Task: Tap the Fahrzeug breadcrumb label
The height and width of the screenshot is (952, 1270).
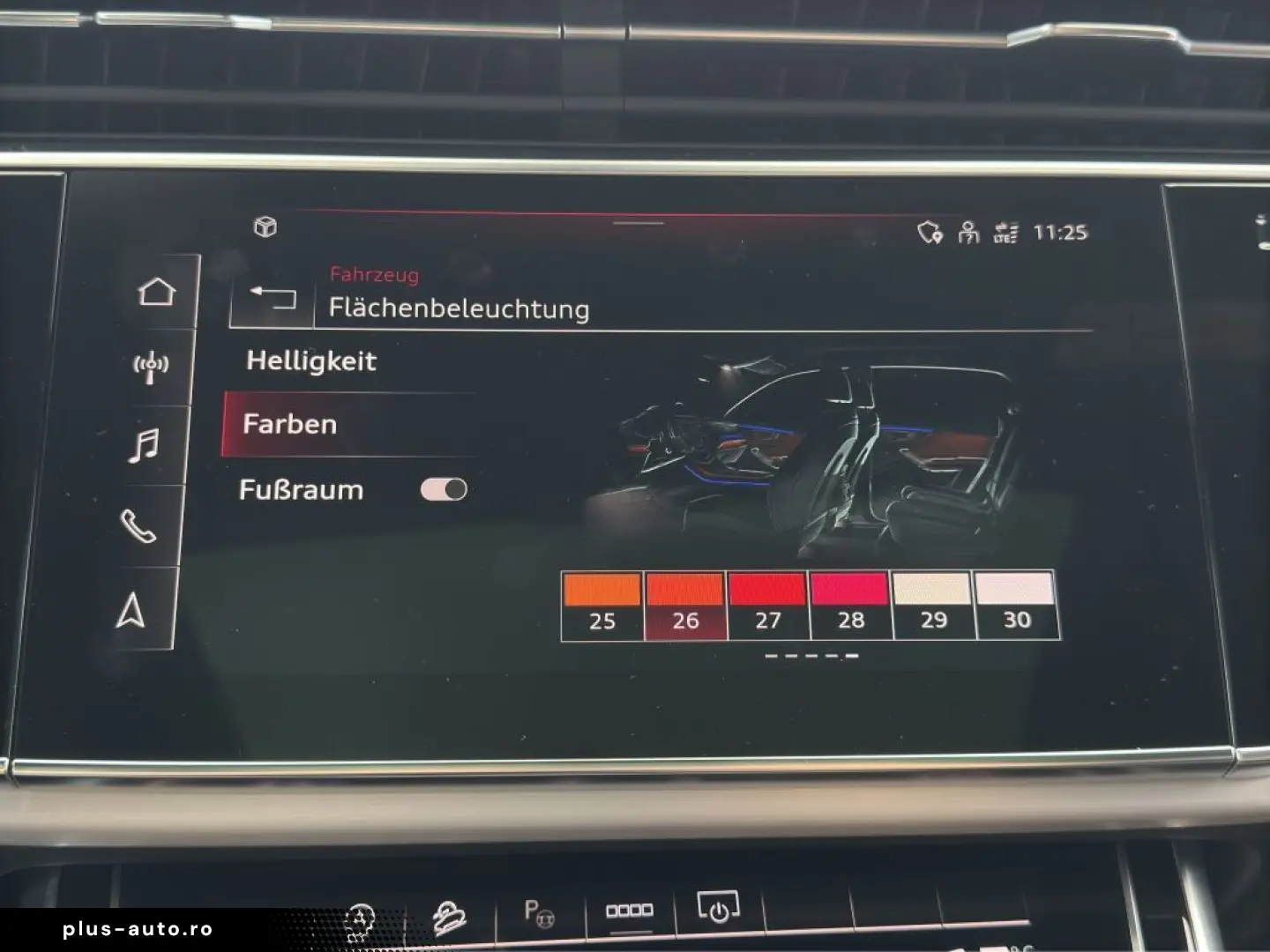Action: 373,274
